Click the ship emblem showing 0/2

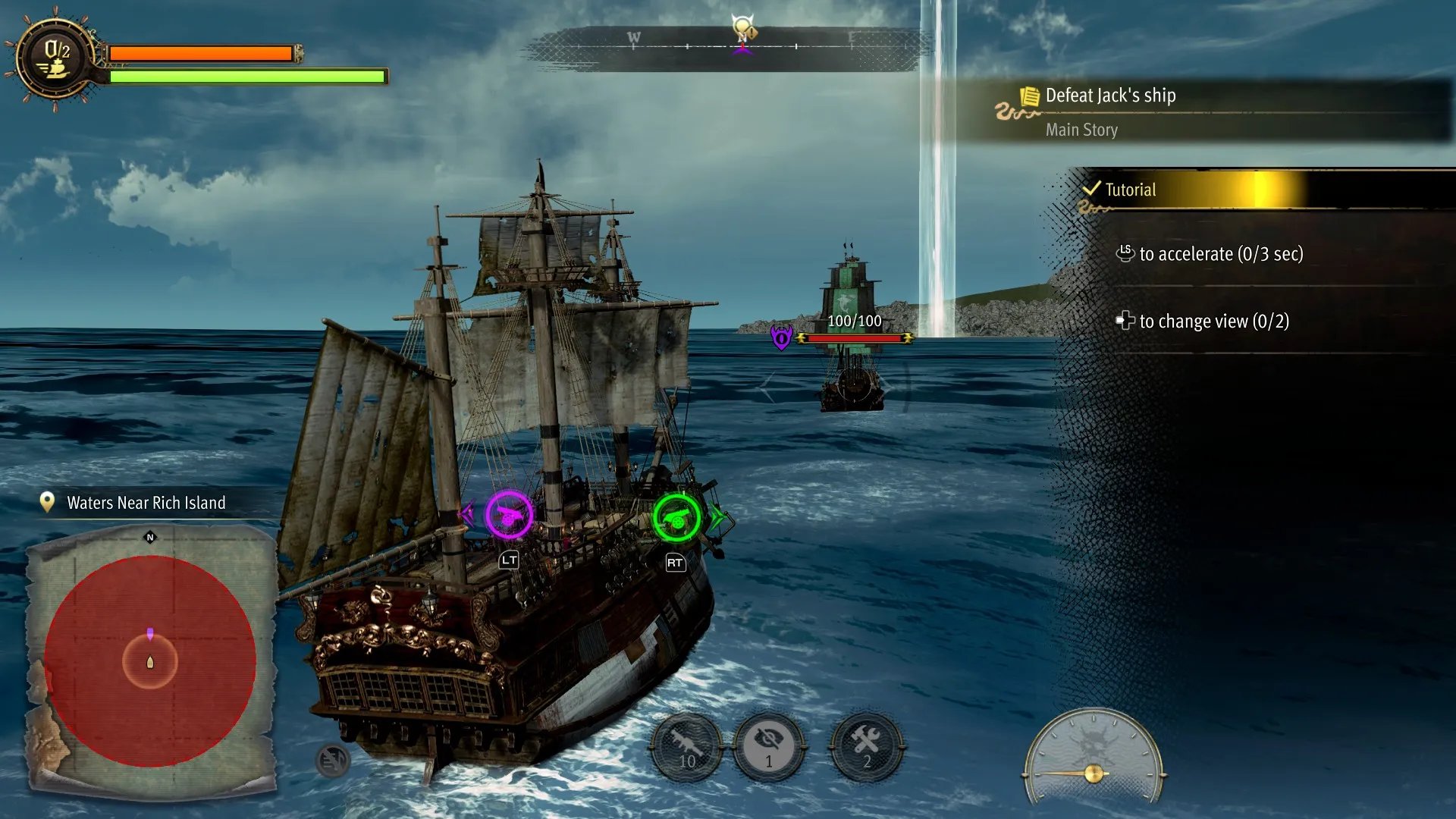coord(56,58)
